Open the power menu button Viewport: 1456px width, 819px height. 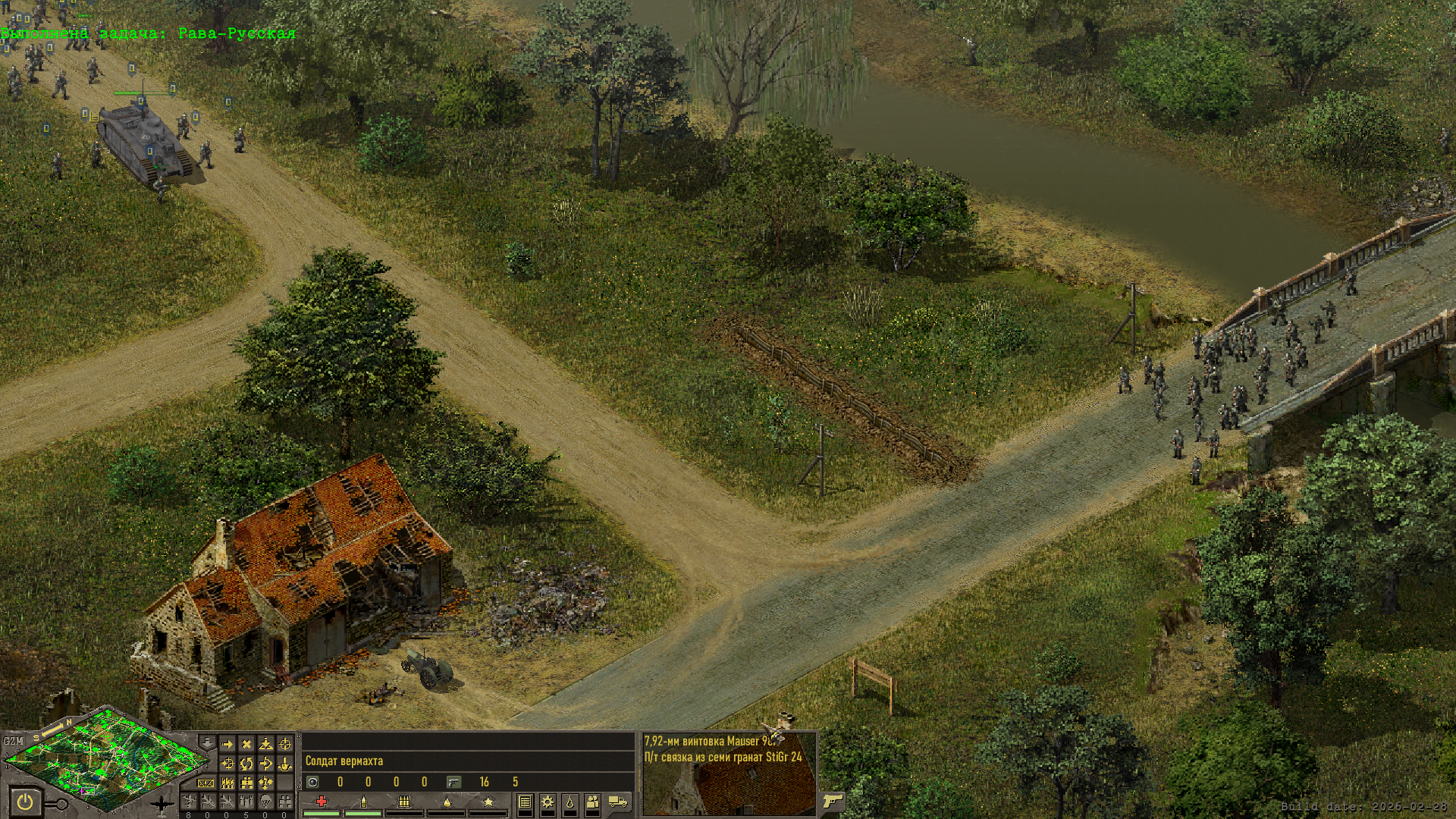coord(25,802)
